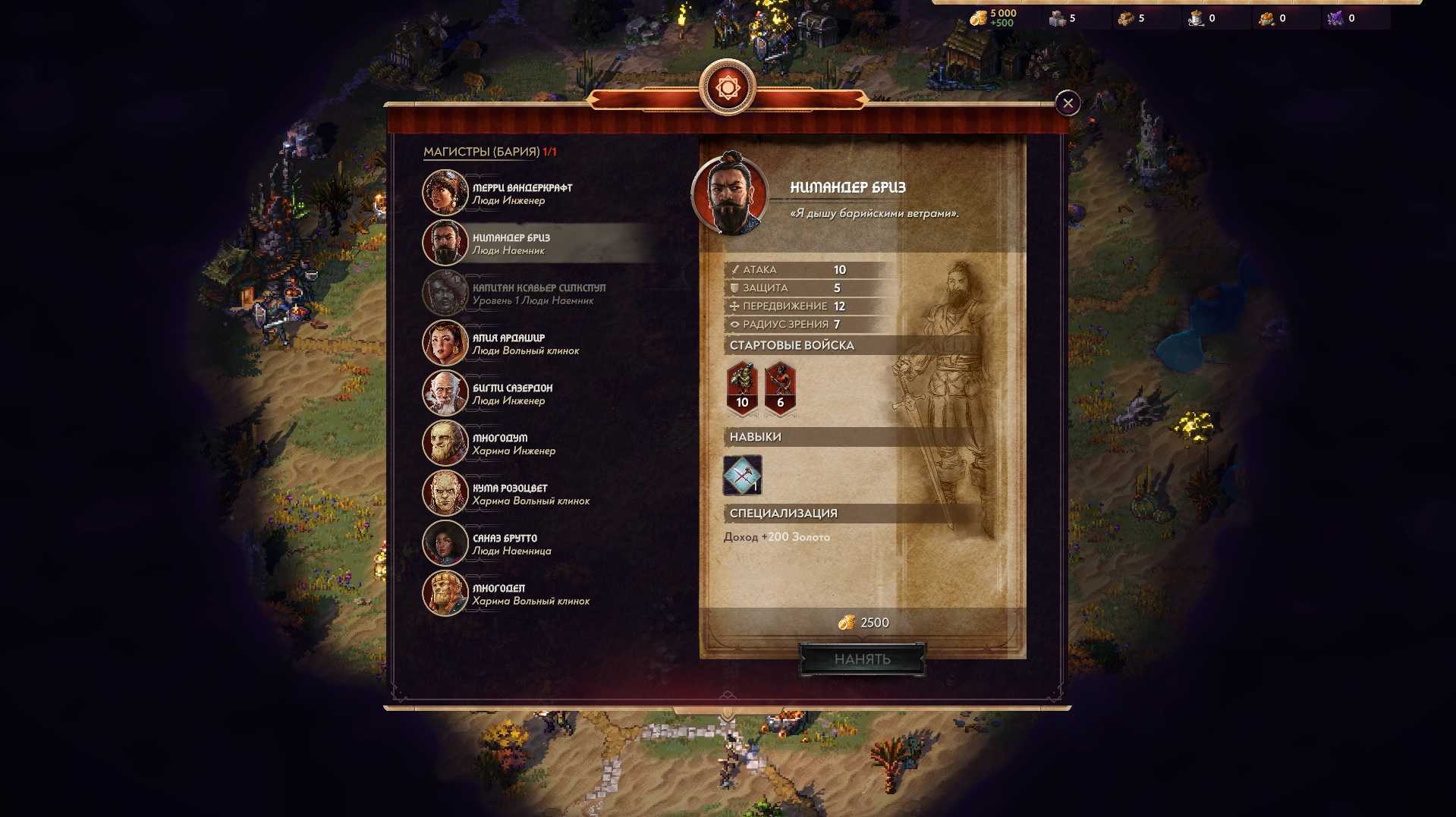Inspect the starting troop stack of 6

[780, 388]
